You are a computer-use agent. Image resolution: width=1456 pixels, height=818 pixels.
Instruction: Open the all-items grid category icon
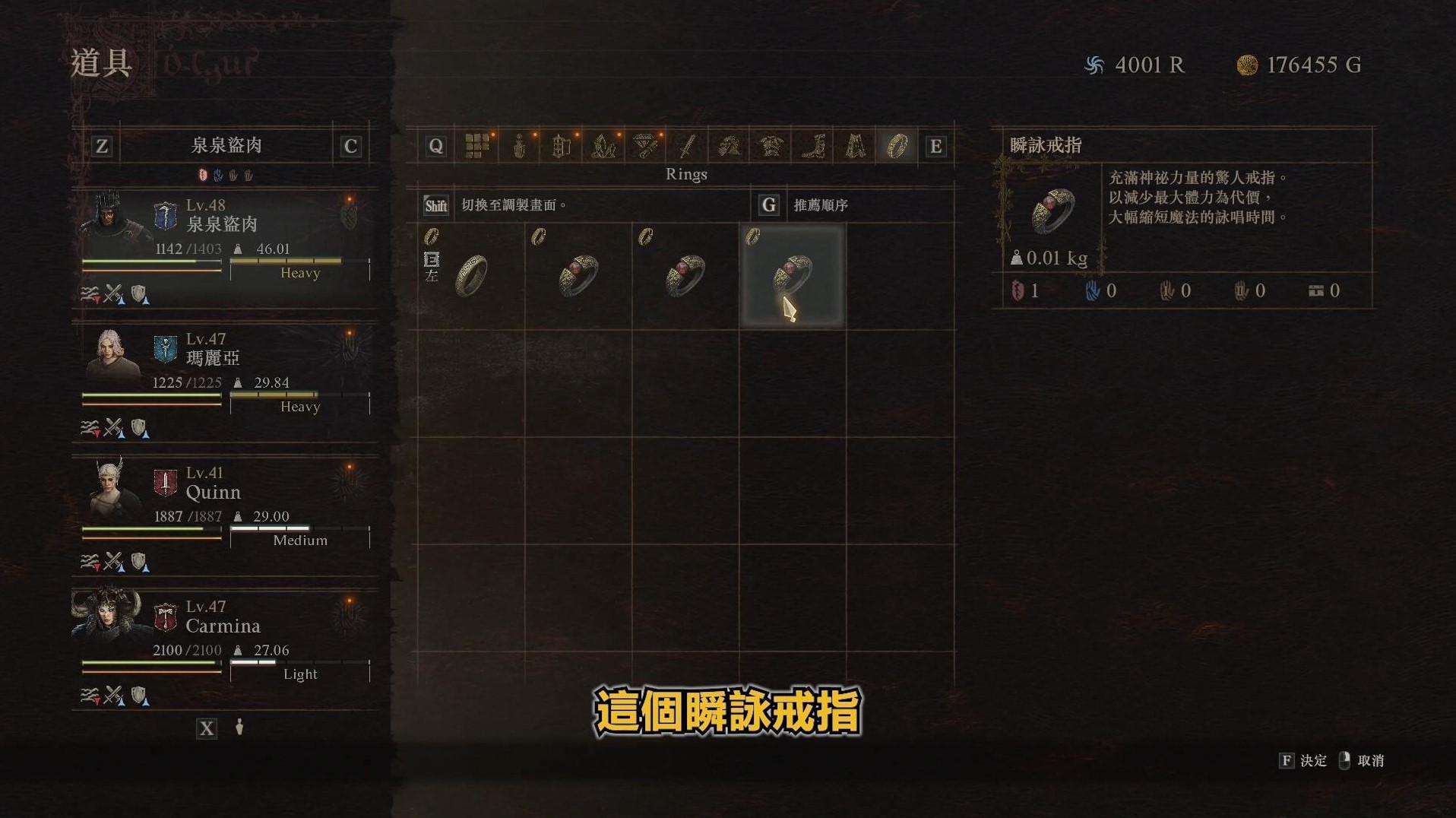tap(478, 145)
